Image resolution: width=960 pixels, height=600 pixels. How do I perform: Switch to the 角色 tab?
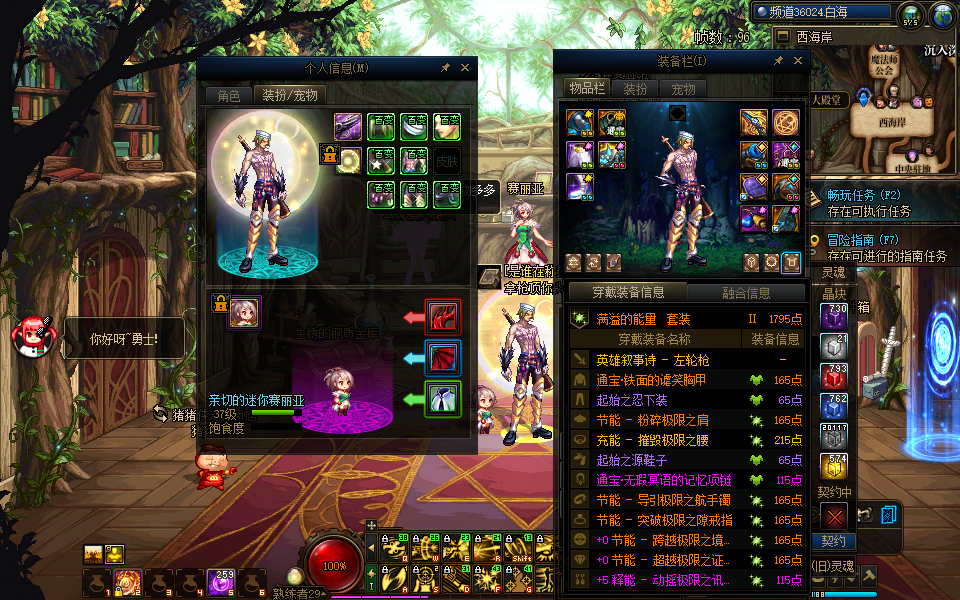coord(228,95)
